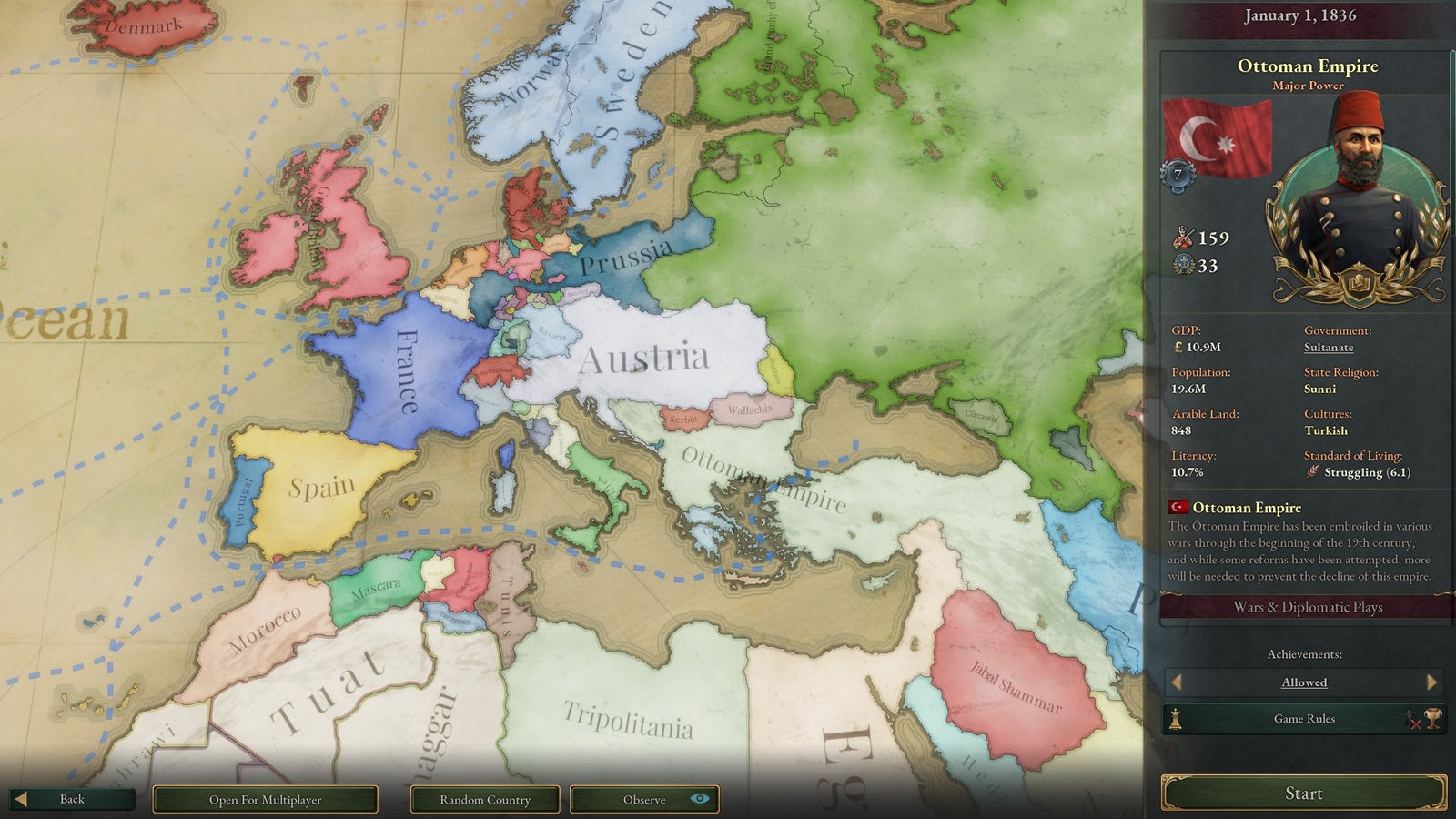Toggle the eye icon on the Observe button
1456x819 pixels.
coord(700,799)
